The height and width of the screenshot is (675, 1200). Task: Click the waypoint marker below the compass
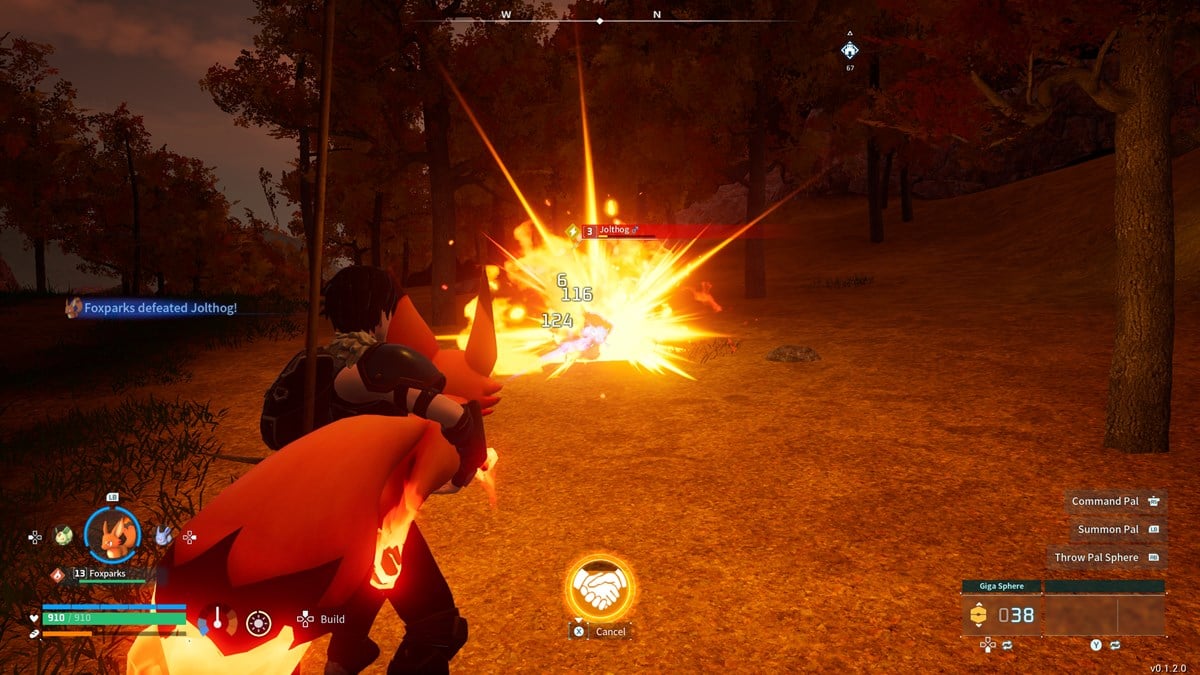[849, 50]
